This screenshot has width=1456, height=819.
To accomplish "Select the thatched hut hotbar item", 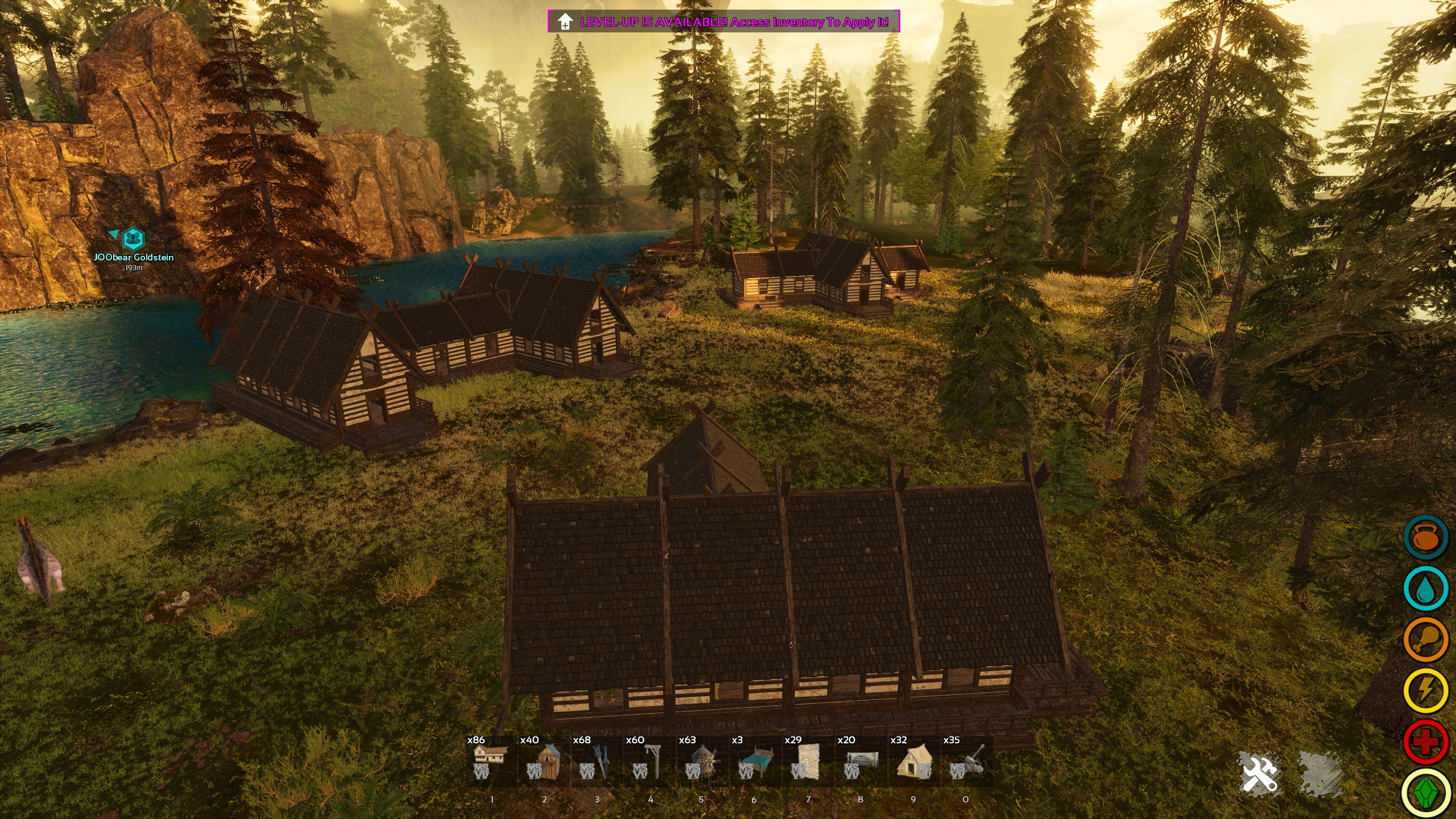I will (x=914, y=762).
